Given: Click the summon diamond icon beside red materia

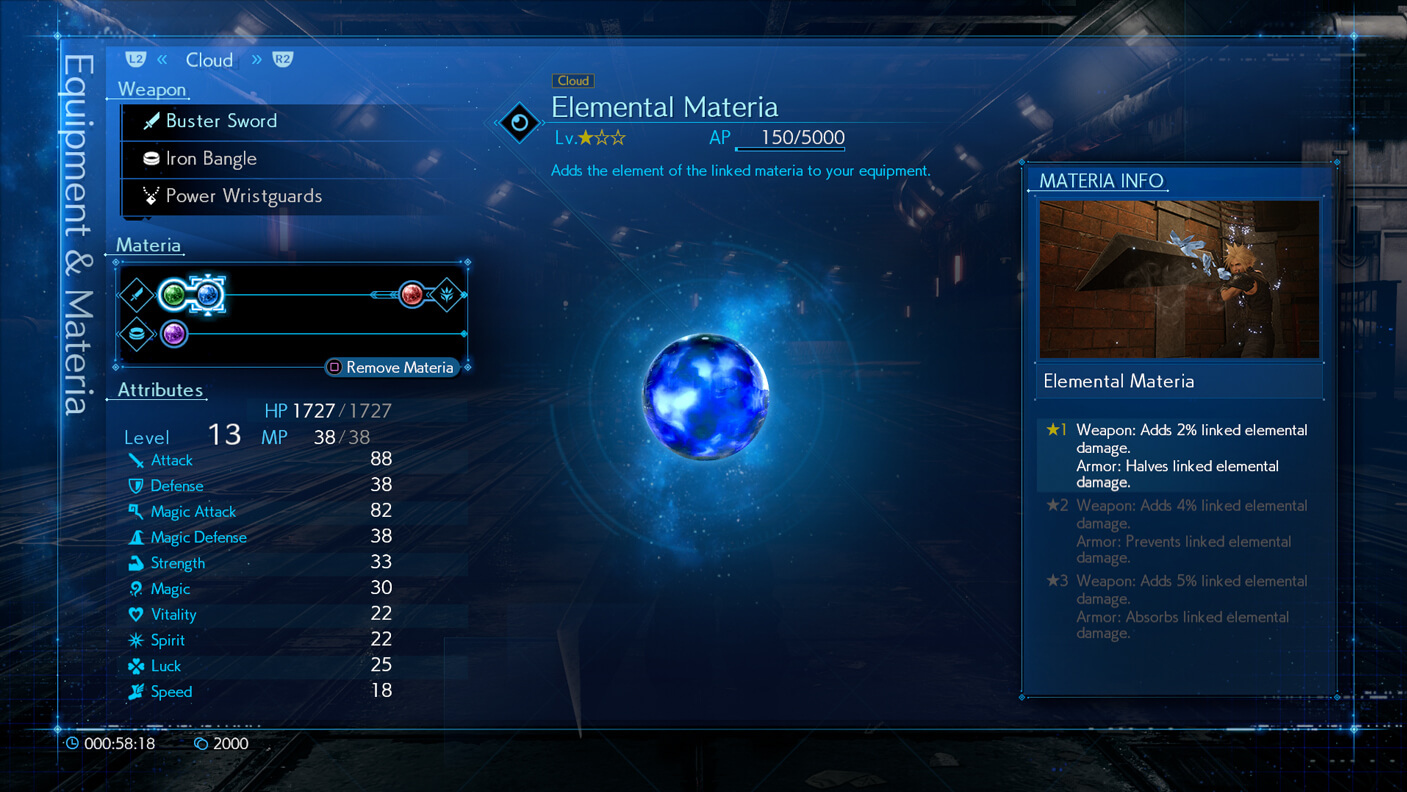Looking at the screenshot, I should [448, 294].
